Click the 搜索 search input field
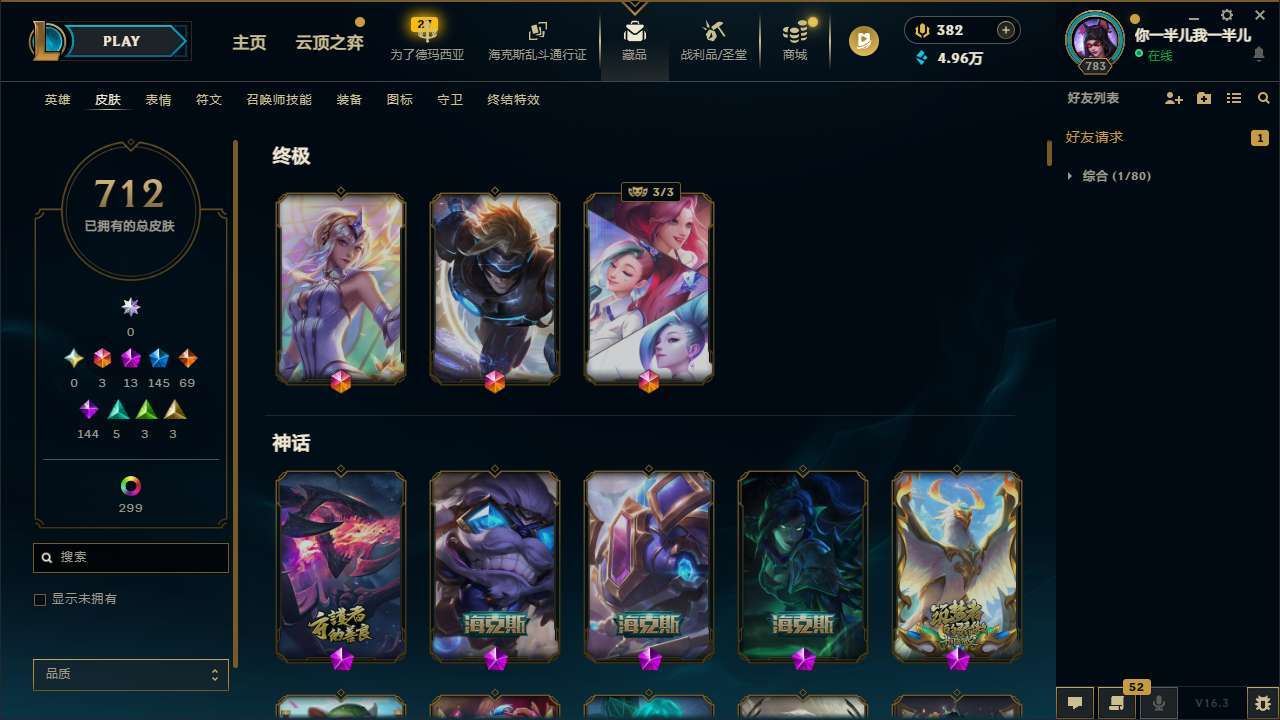The width and height of the screenshot is (1280, 720). (x=130, y=557)
